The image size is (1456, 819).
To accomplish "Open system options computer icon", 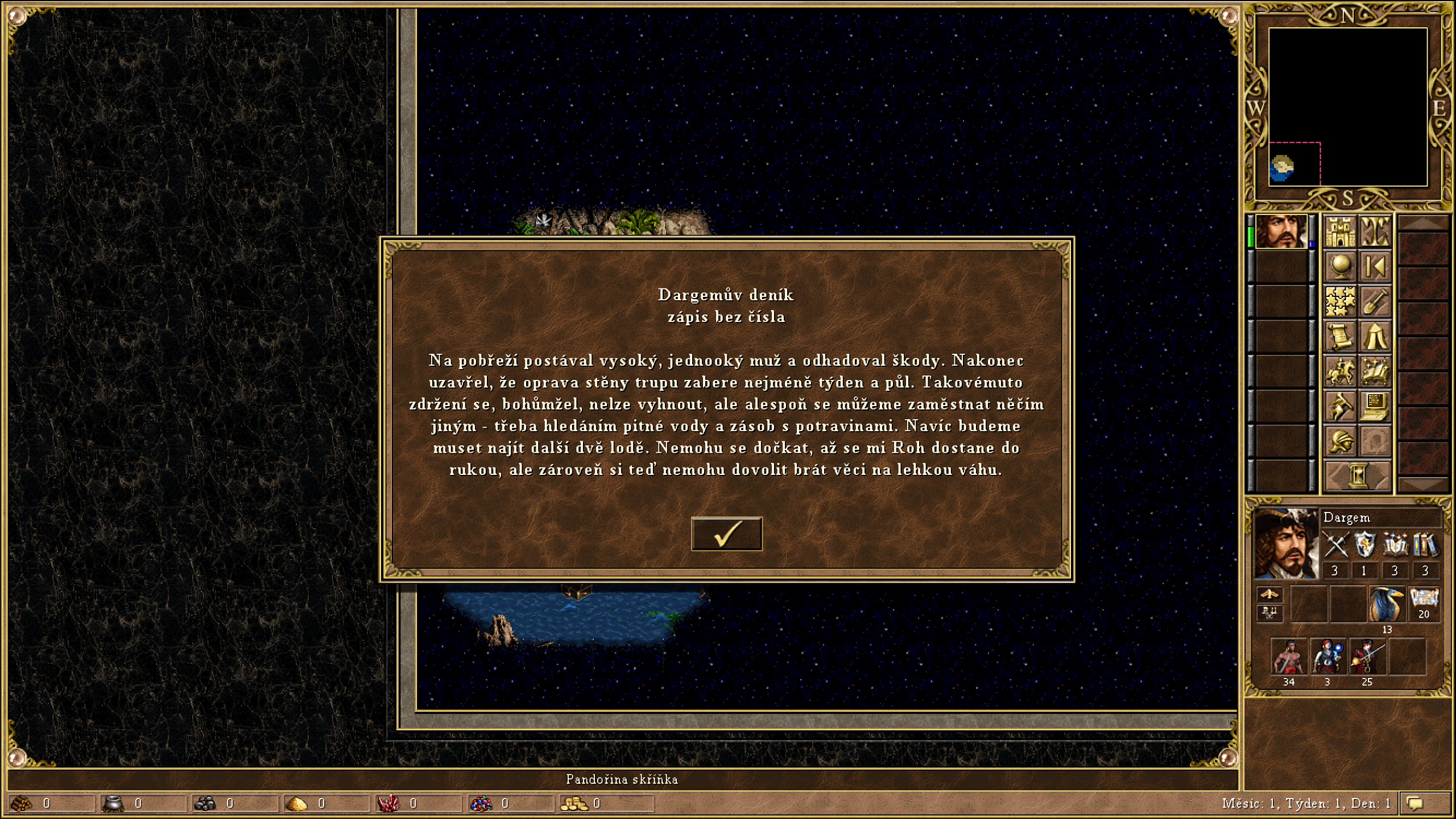I will click(1375, 406).
